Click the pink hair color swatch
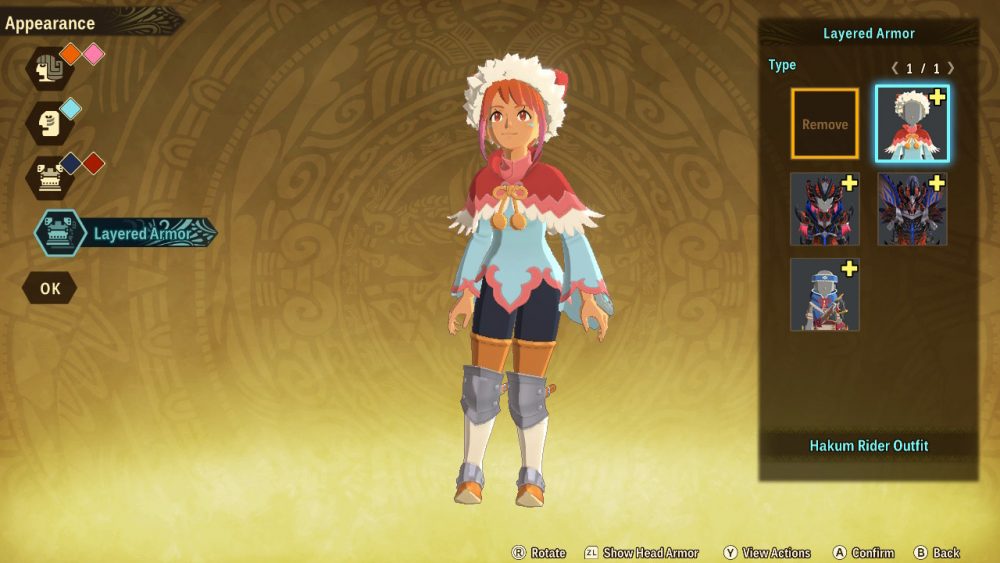The width and height of the screenshot is (1000, 563). pos(93,54)
